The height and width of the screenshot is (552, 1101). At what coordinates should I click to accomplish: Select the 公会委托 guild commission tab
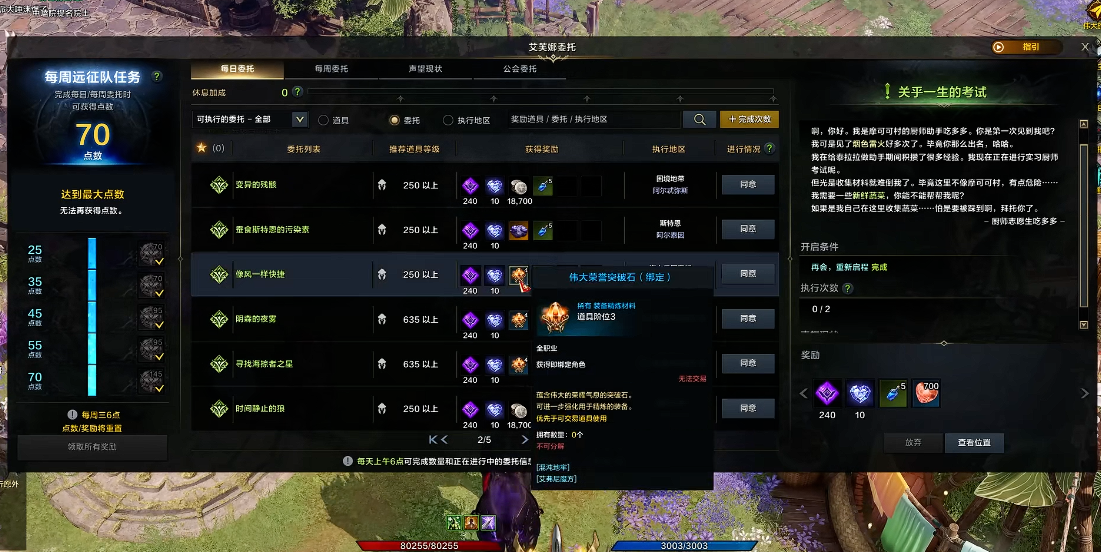[x=519, y=69]
